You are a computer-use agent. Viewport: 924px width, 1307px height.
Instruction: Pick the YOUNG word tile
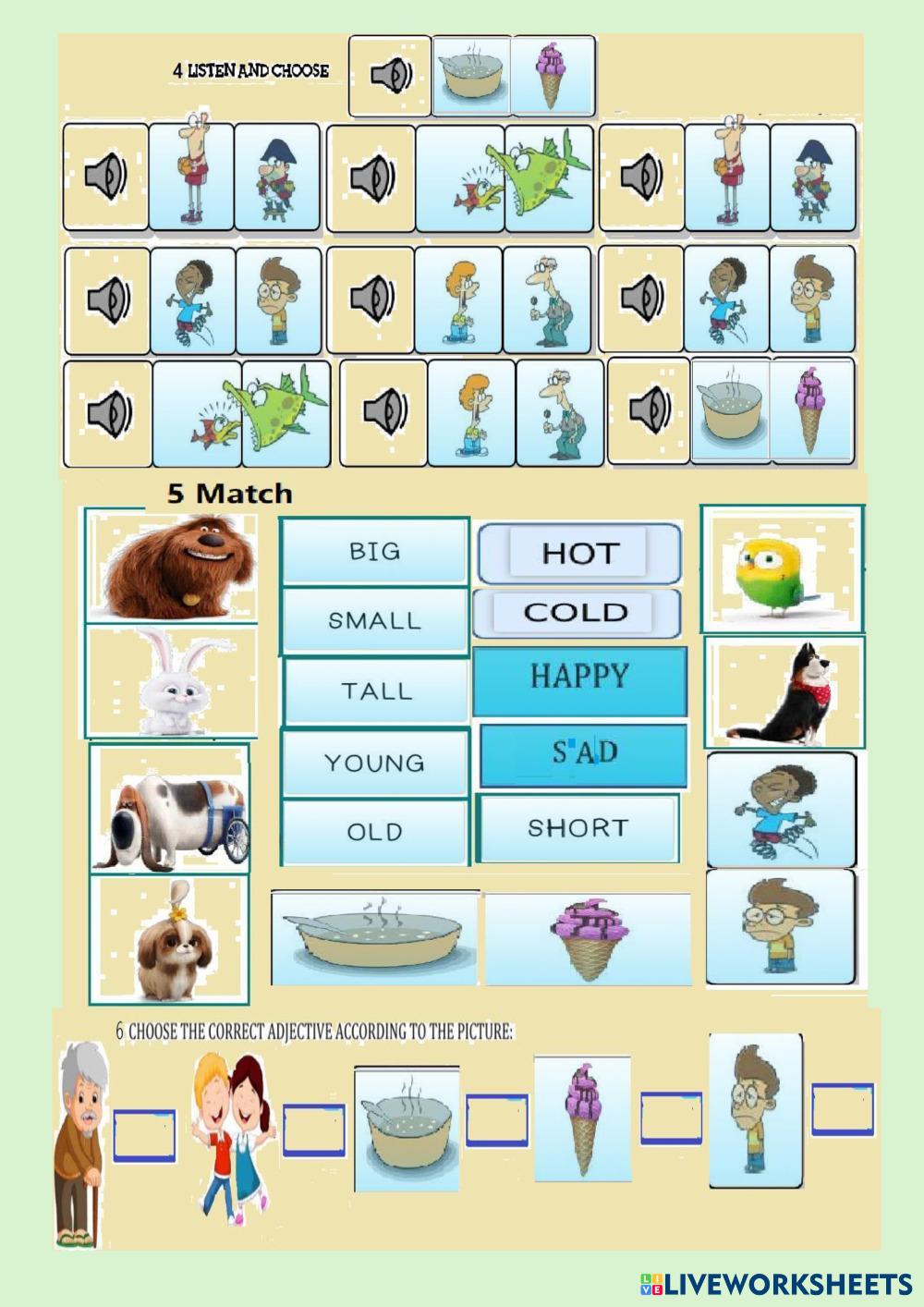tap(374, 763)
